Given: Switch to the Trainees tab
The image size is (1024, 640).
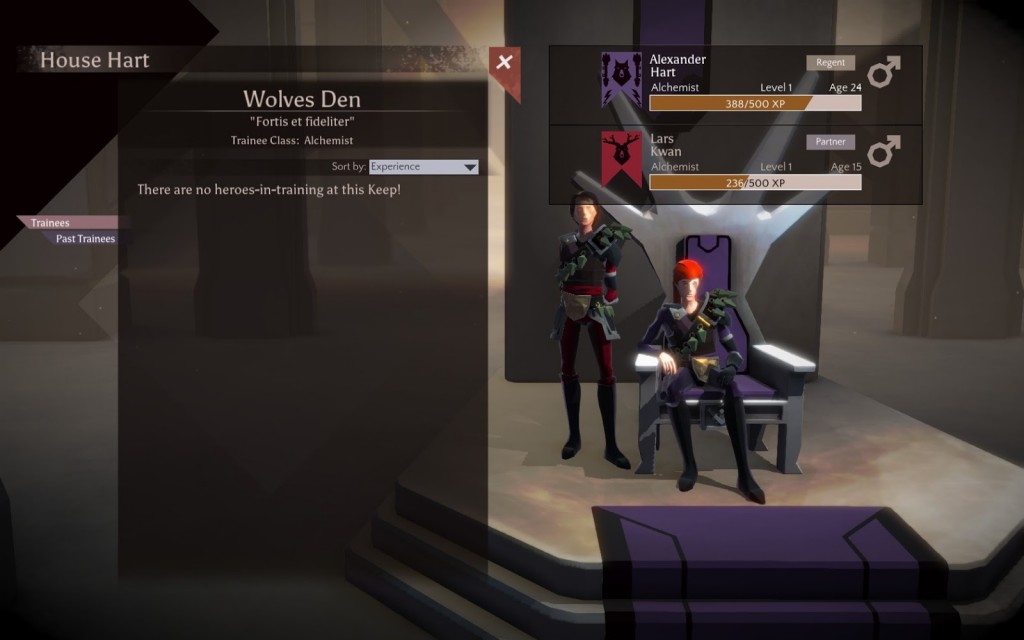Looking at the screenshot, I should coord(51,223).
